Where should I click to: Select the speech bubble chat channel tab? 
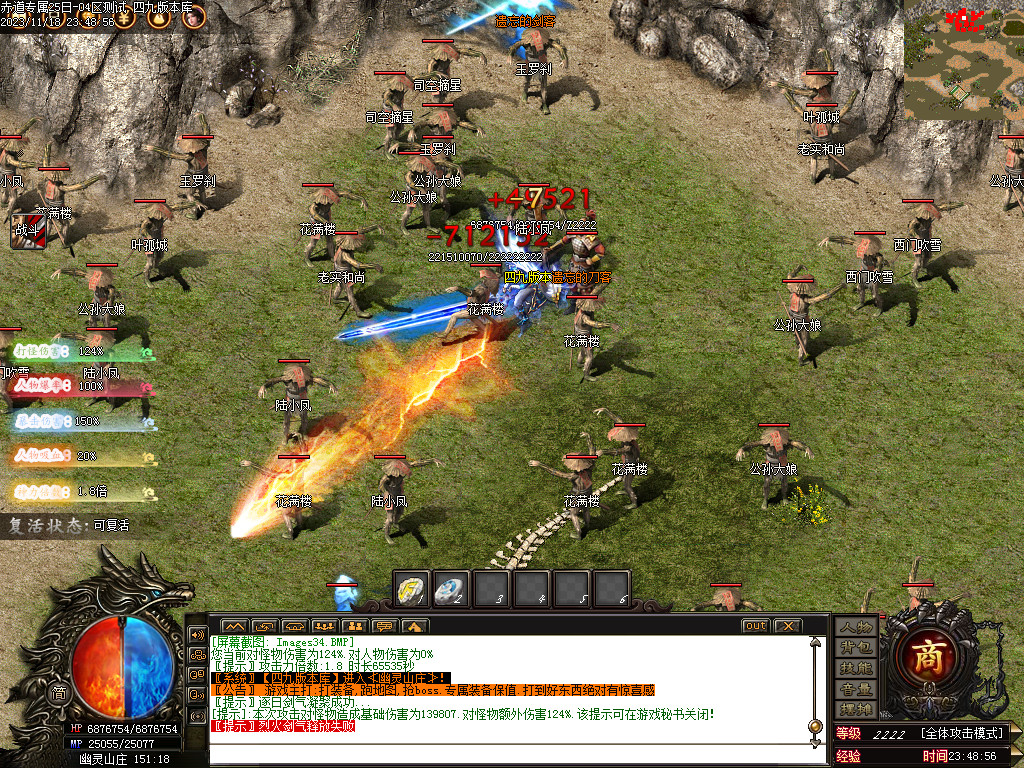pos(384,626)
